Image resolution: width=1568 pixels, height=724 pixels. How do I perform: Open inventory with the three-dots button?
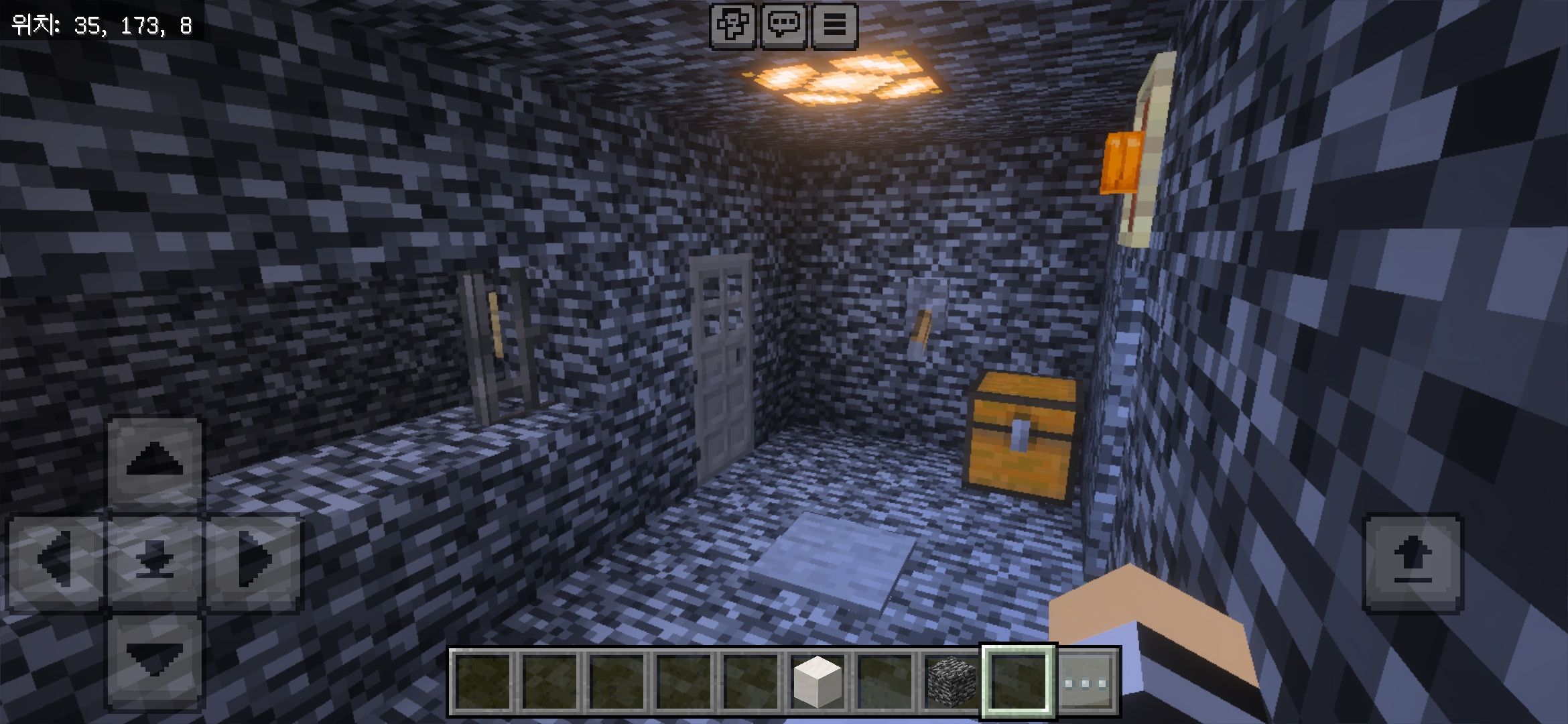(1086, 682)
